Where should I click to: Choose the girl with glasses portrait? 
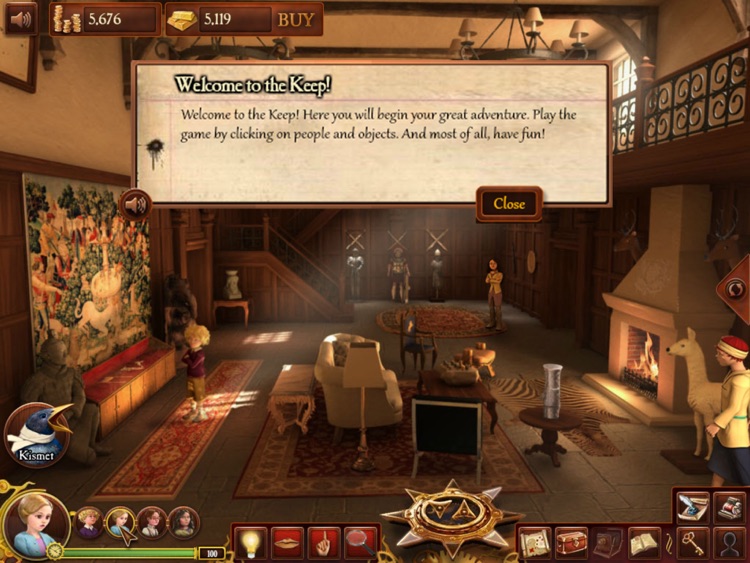point(152,522)
